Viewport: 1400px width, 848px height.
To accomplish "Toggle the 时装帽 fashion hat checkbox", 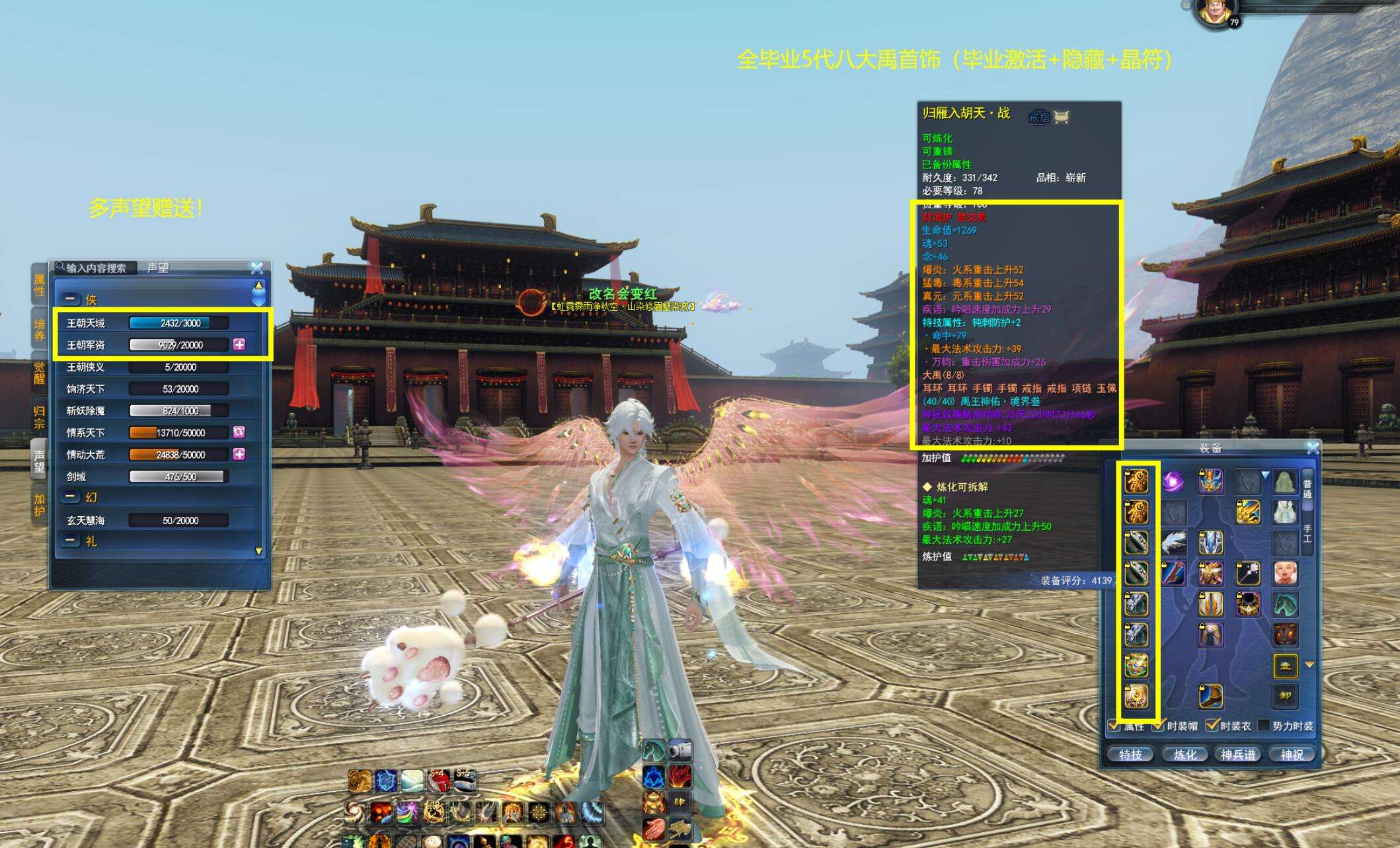I will click(1158, 726).
